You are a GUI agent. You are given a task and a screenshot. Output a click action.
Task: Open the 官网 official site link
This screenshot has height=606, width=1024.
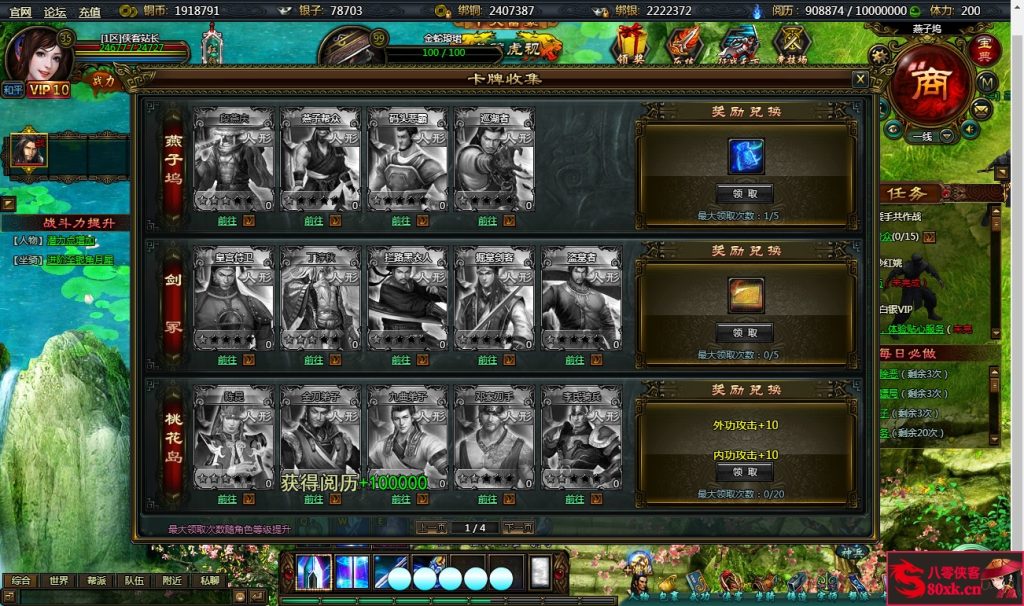click(x=20, y=11)
